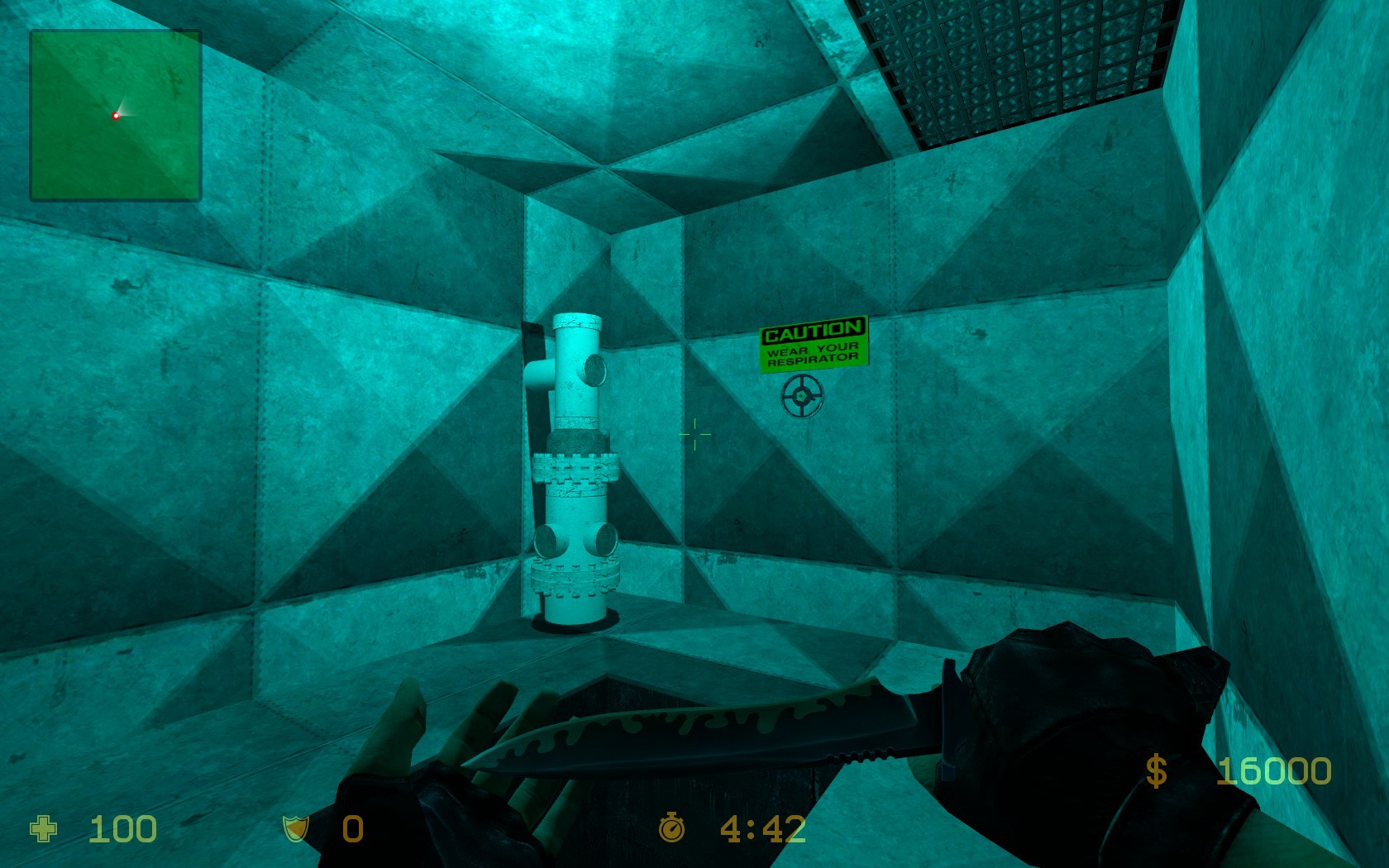Screen dimensions: 1389x868
Task: Click the red player dot on the radar
Action: pyautogui.click(x=116, y=115)
